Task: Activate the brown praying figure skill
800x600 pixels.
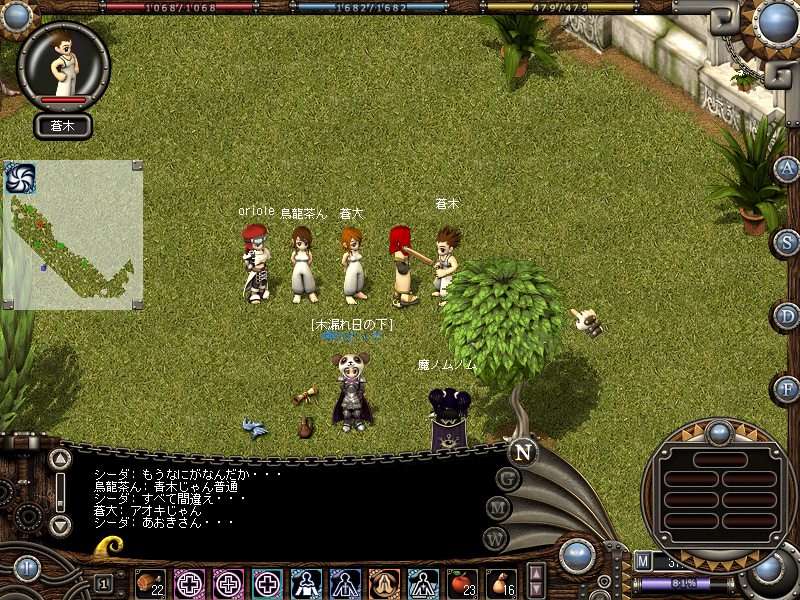Action: pos(384,582)
